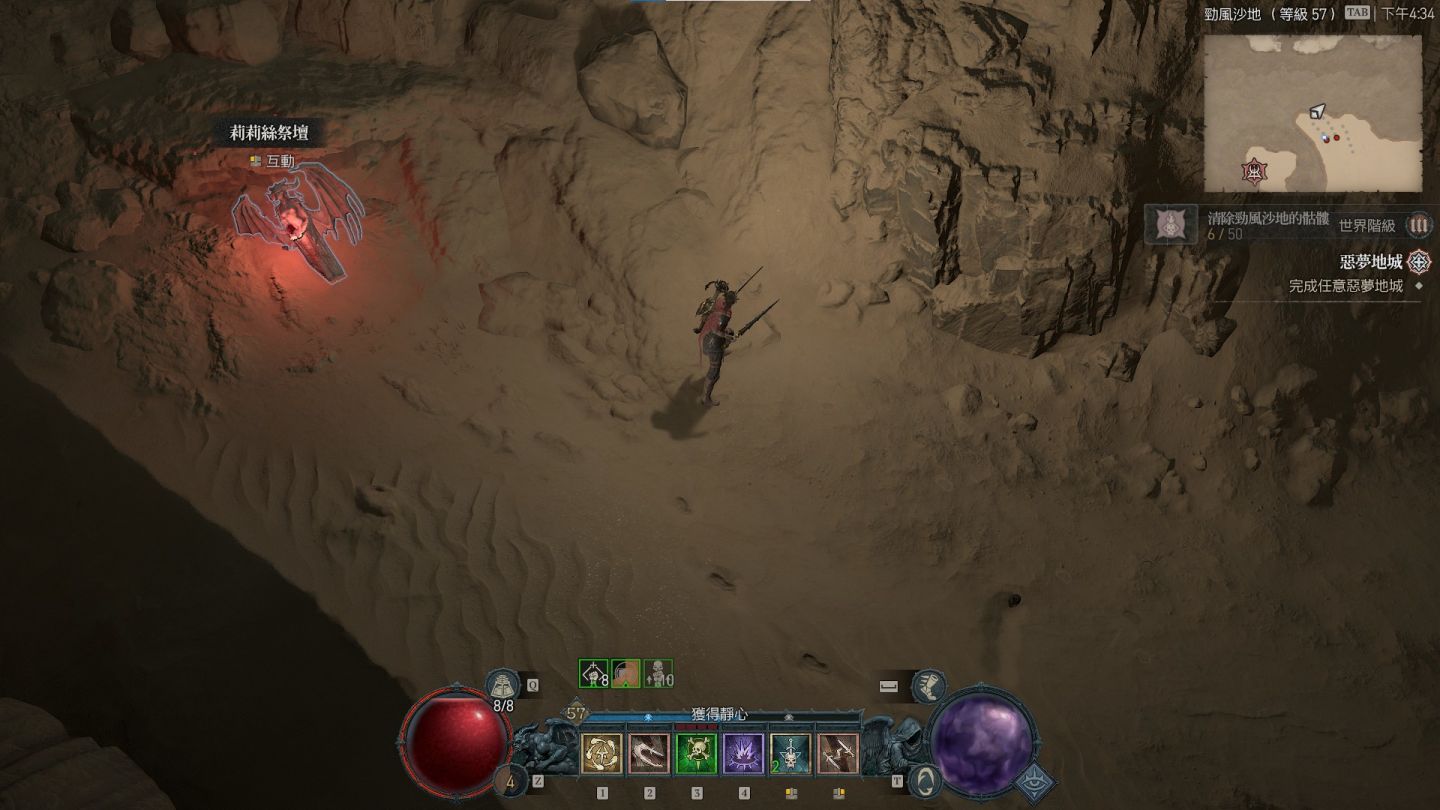Select the red dungeon marker on the minimap

[x=1253, y=172]
